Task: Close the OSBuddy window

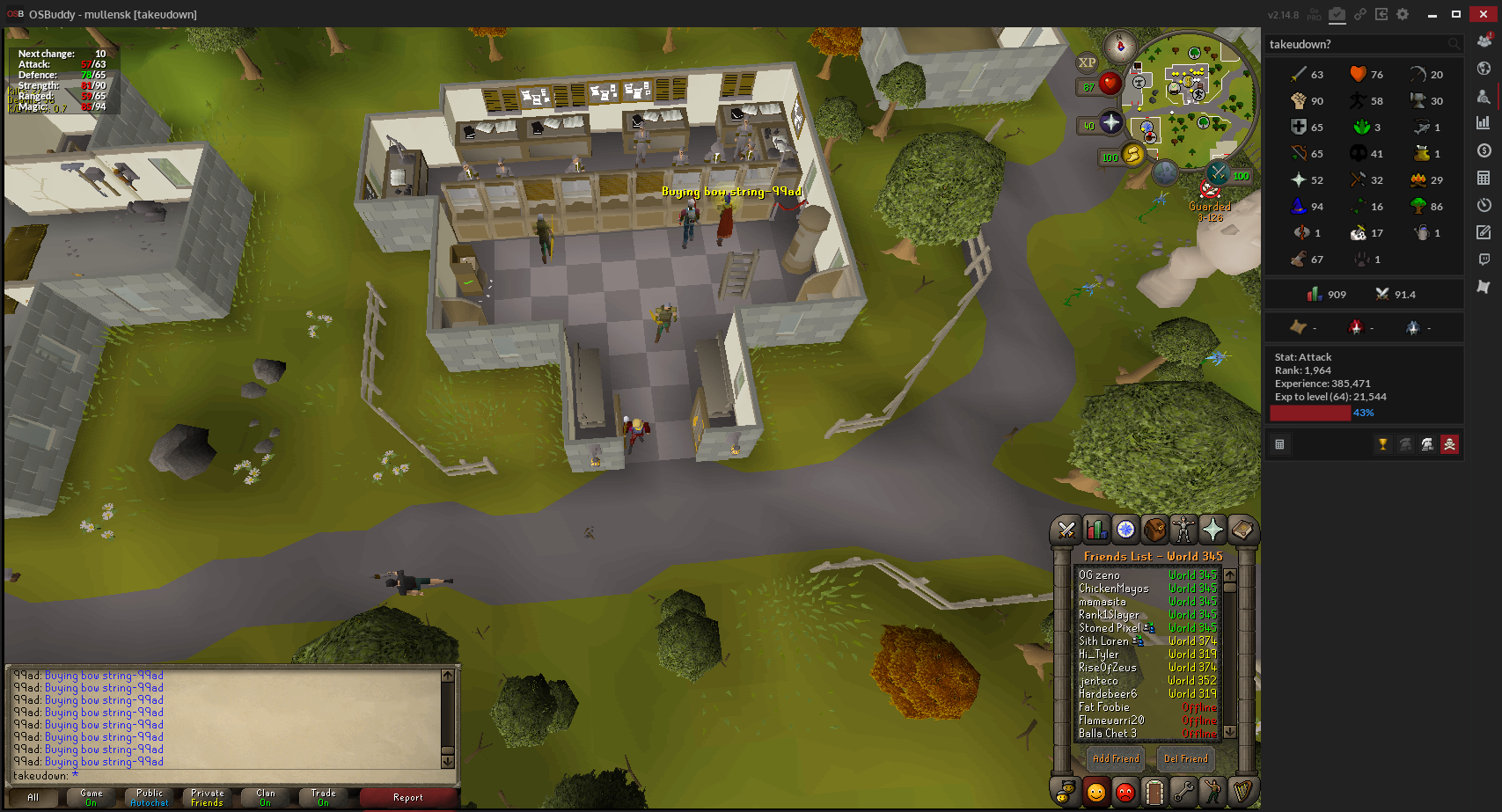Action: point(1481,14)
